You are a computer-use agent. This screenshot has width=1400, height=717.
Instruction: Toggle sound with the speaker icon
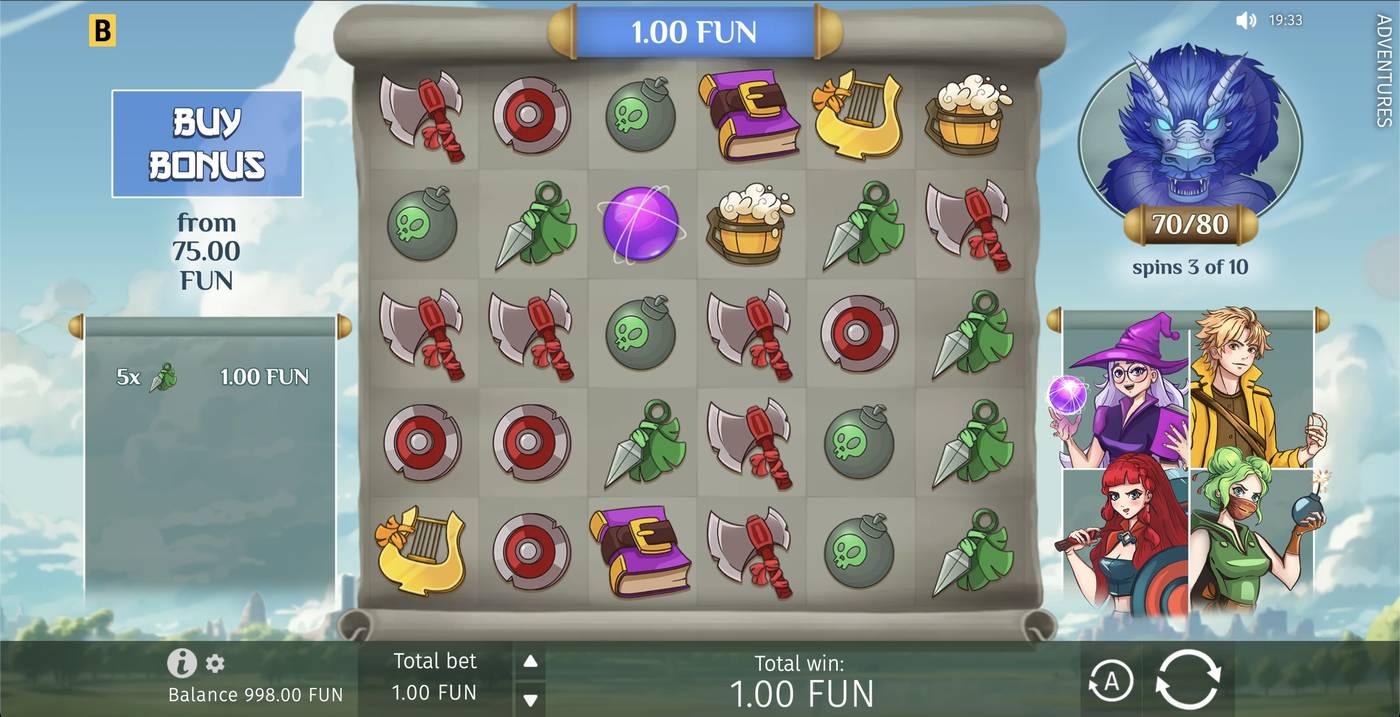click(x=1245, y=20)
